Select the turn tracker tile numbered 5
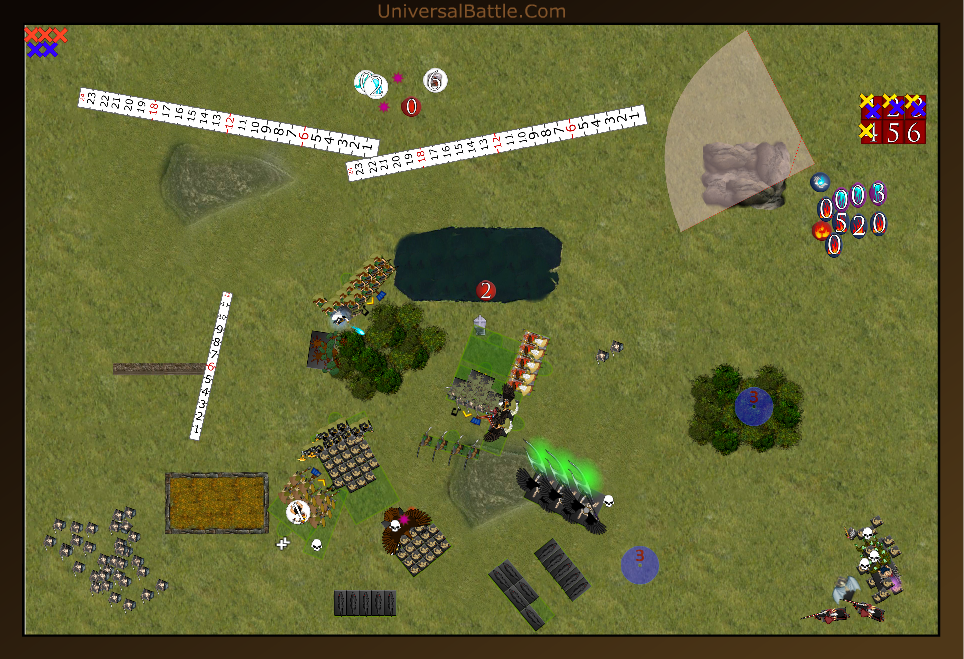Viewport: 964px width, 659px height. point(893,132)
